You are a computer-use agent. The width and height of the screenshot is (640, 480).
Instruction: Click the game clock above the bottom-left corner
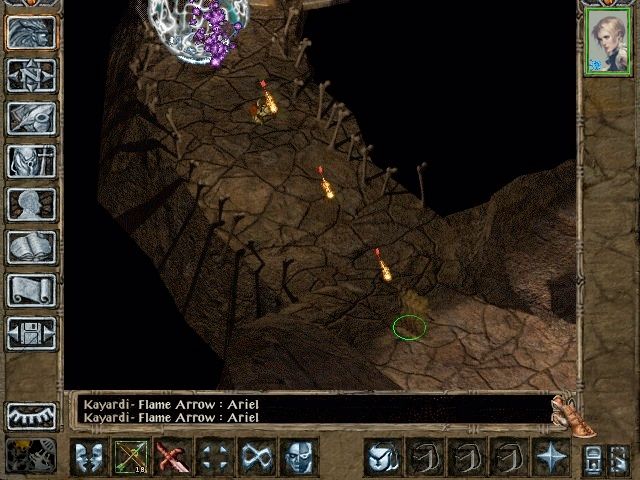pos(31,415)
